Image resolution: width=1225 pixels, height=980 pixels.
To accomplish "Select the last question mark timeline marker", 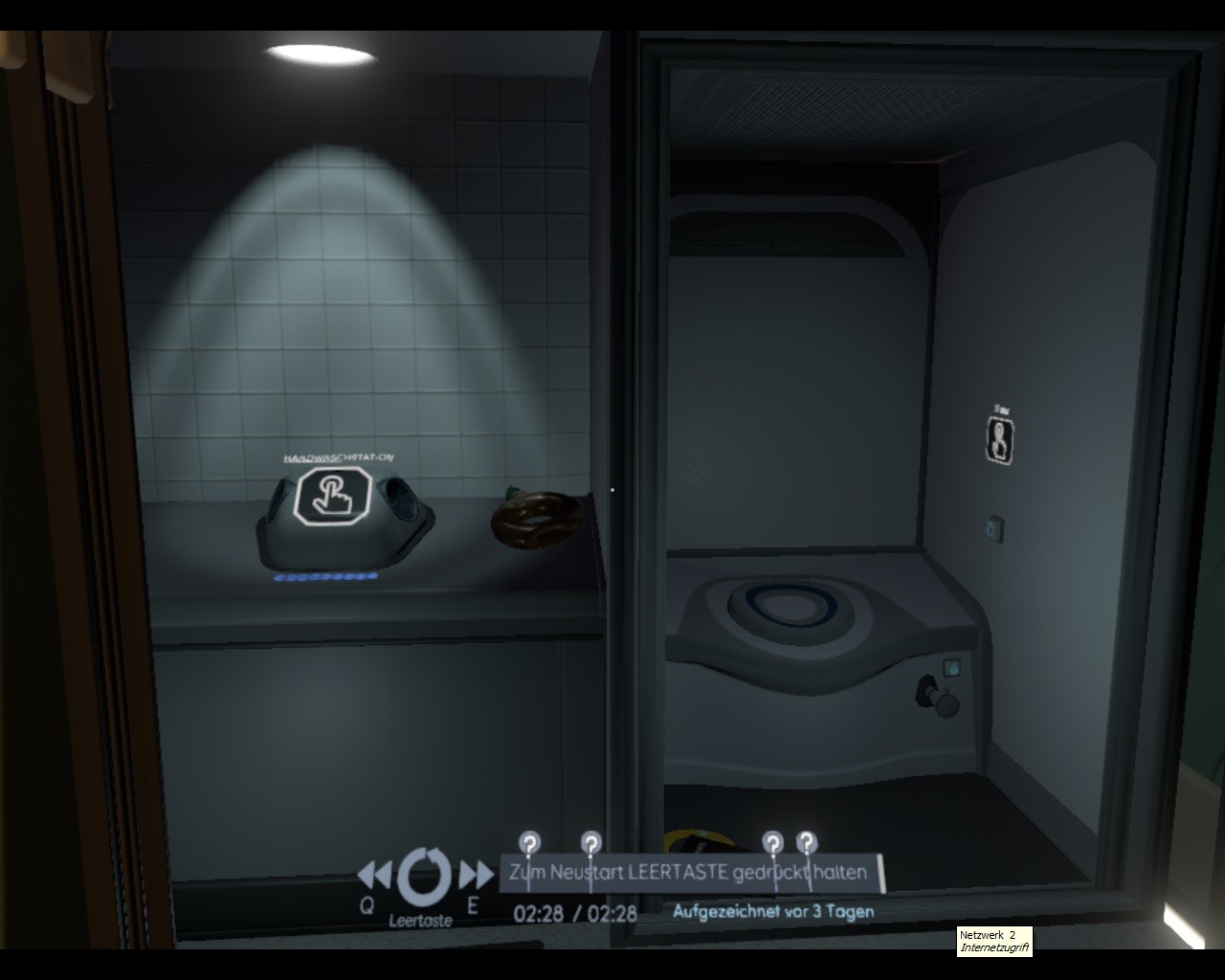I will [807, 842].
